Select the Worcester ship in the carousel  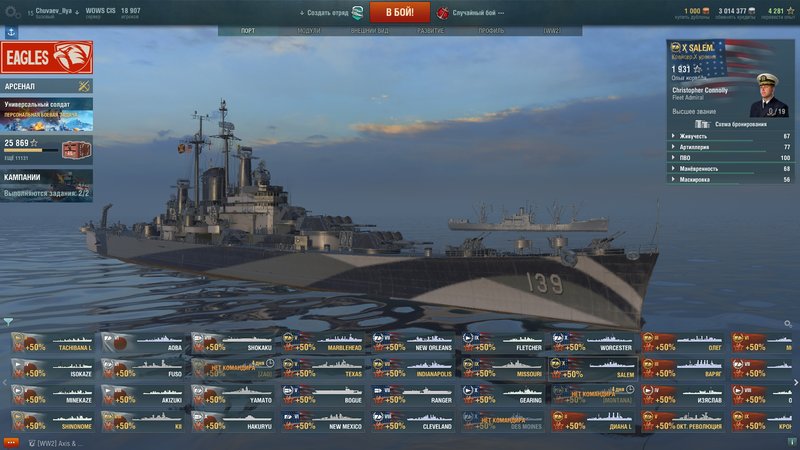pos(593,343)
